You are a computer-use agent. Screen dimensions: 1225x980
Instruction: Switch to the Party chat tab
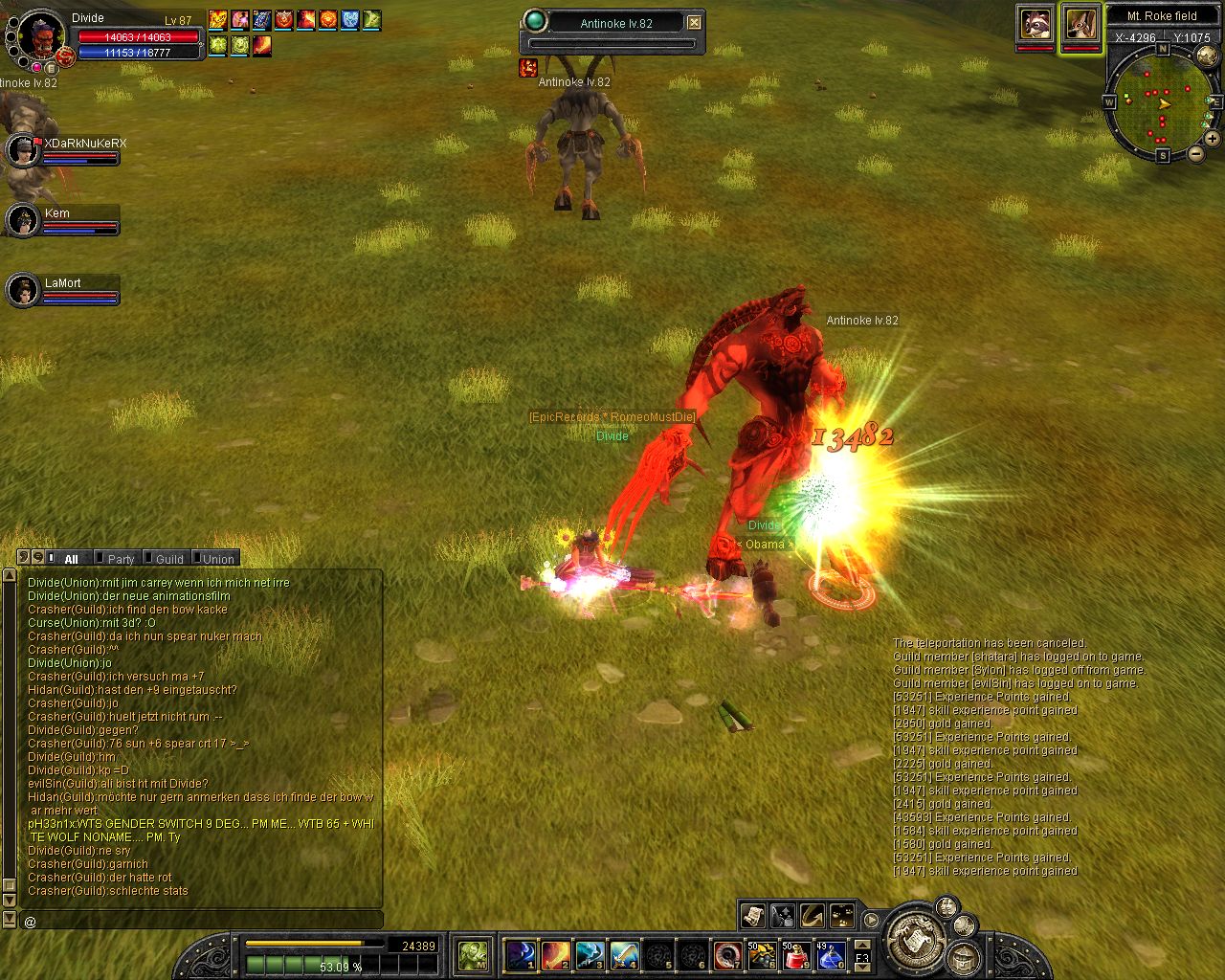pos(121,559)
